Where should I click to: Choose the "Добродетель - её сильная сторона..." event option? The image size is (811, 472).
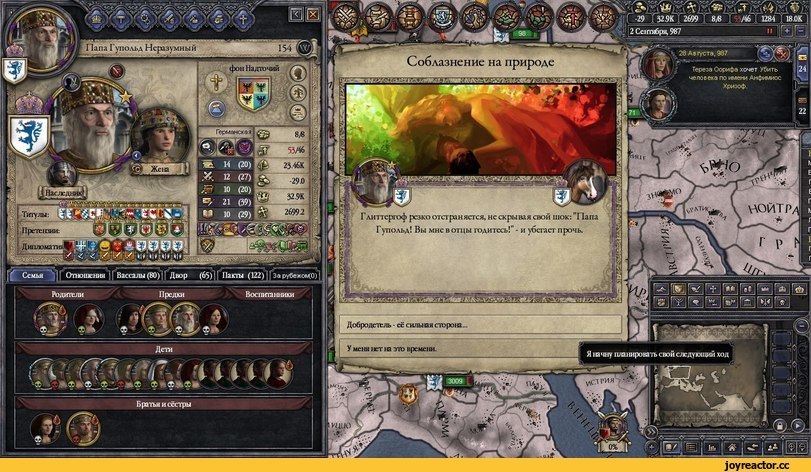[480, 325]
